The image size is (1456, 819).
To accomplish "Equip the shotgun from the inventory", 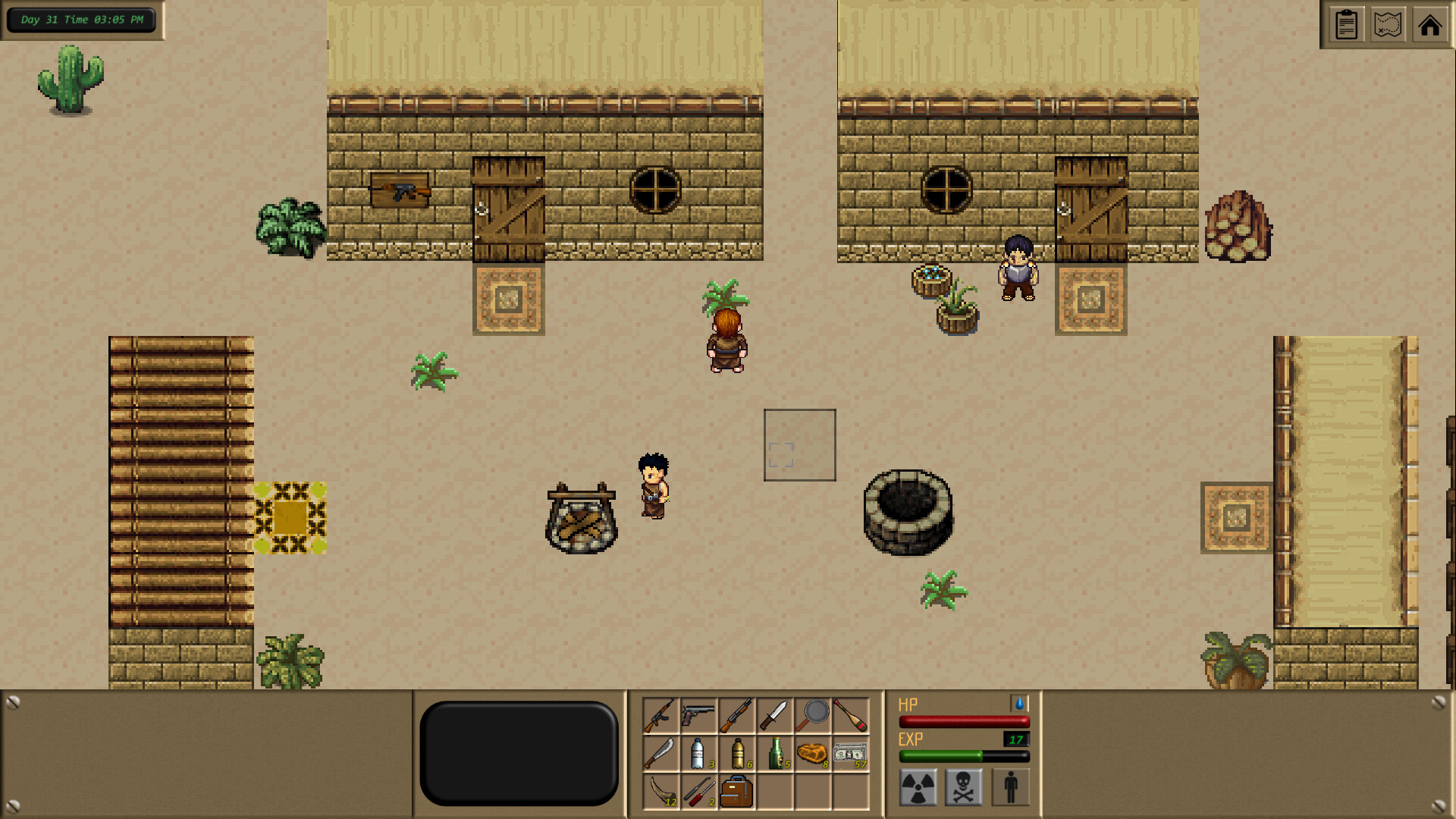I will 735,715.
